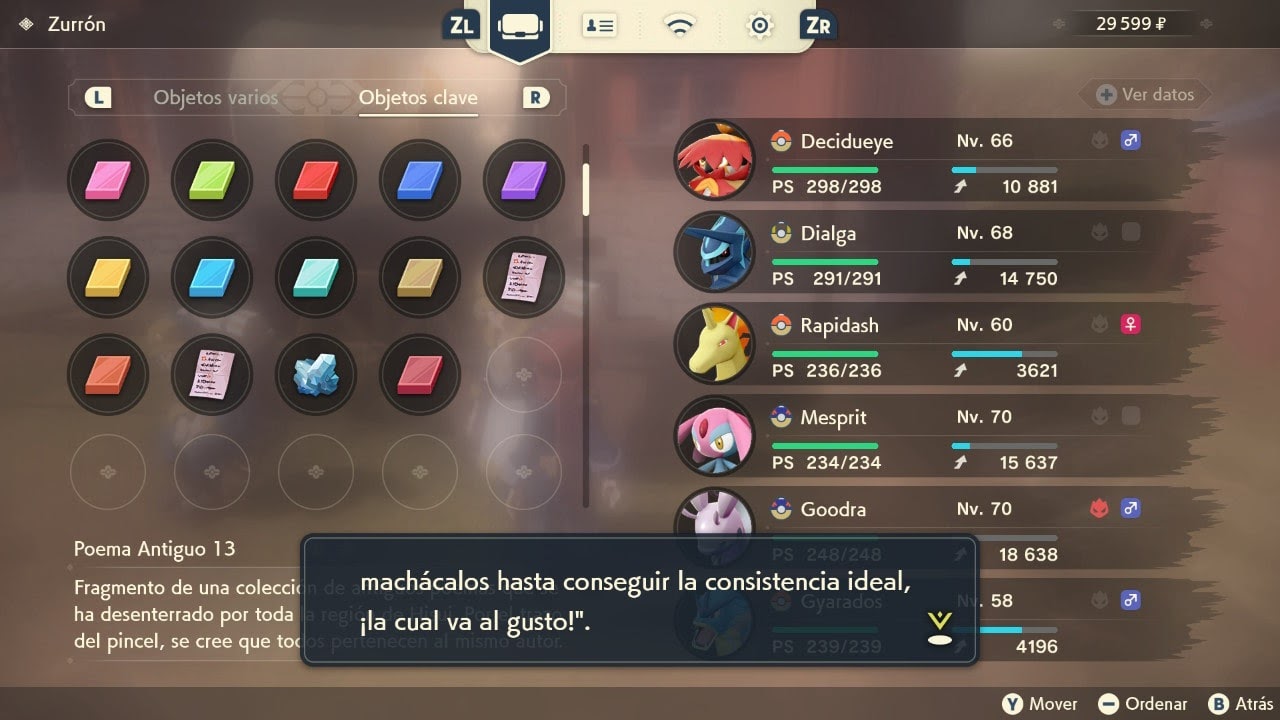1280x720 pixels.
Task: Select the green plate item
Action: click(x=212, y=181)
